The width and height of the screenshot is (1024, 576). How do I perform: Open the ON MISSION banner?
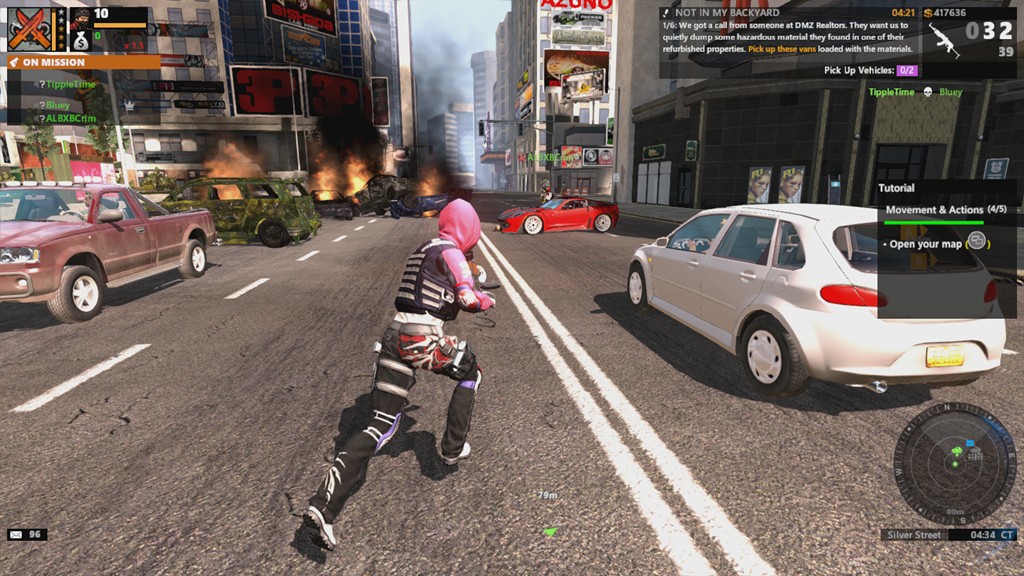[82, 62]
